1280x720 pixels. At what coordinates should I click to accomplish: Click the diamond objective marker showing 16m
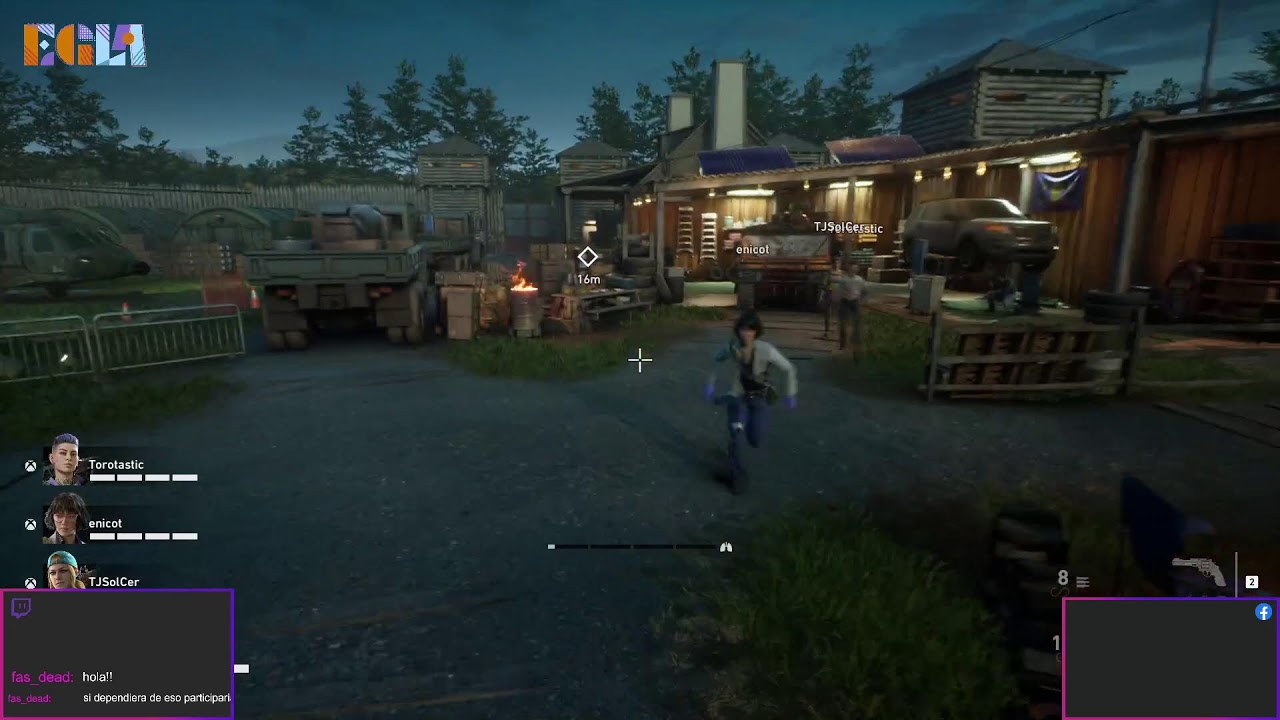tap(587, 258)
